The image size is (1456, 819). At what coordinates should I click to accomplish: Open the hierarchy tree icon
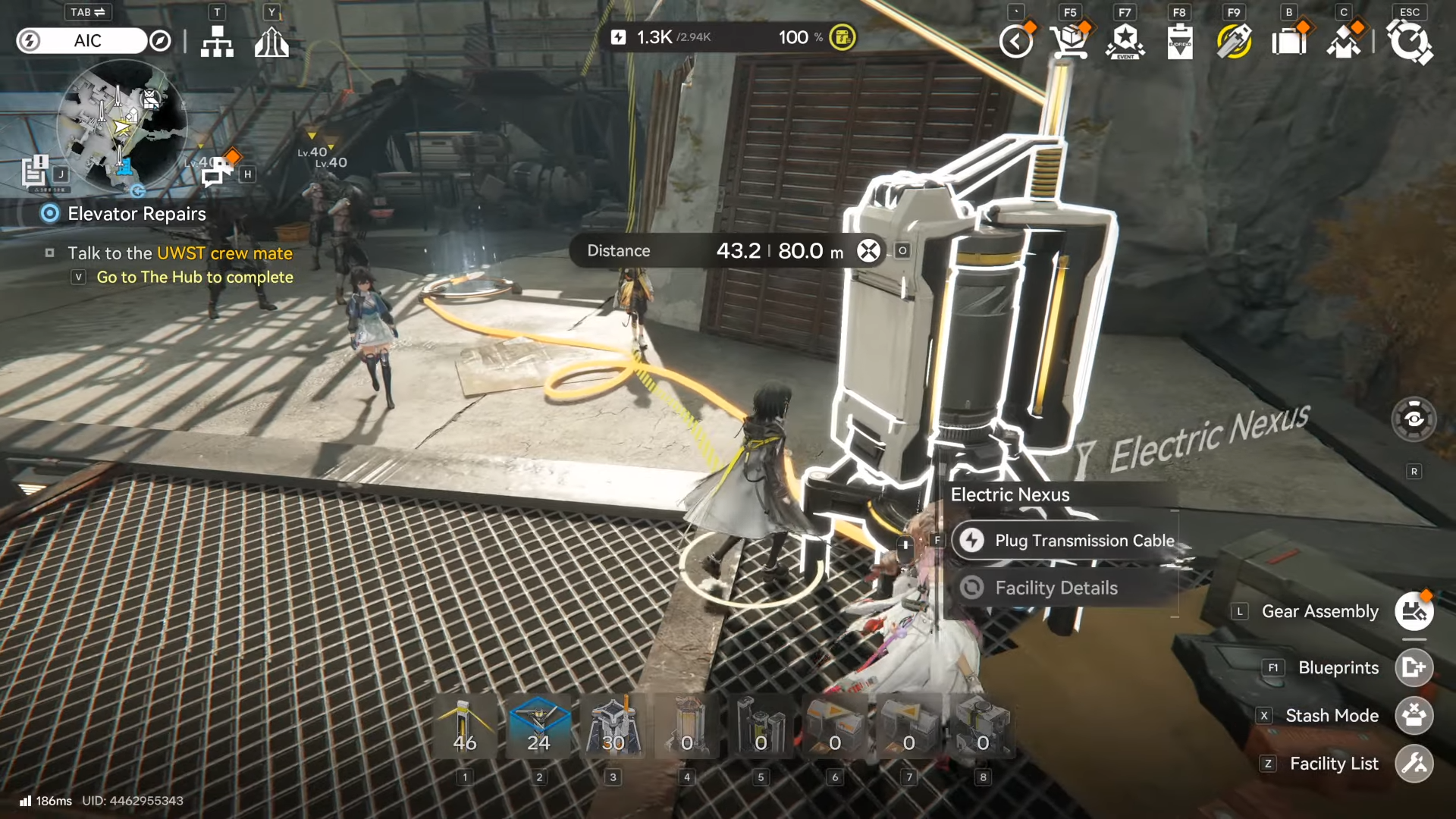coord(217,42)
